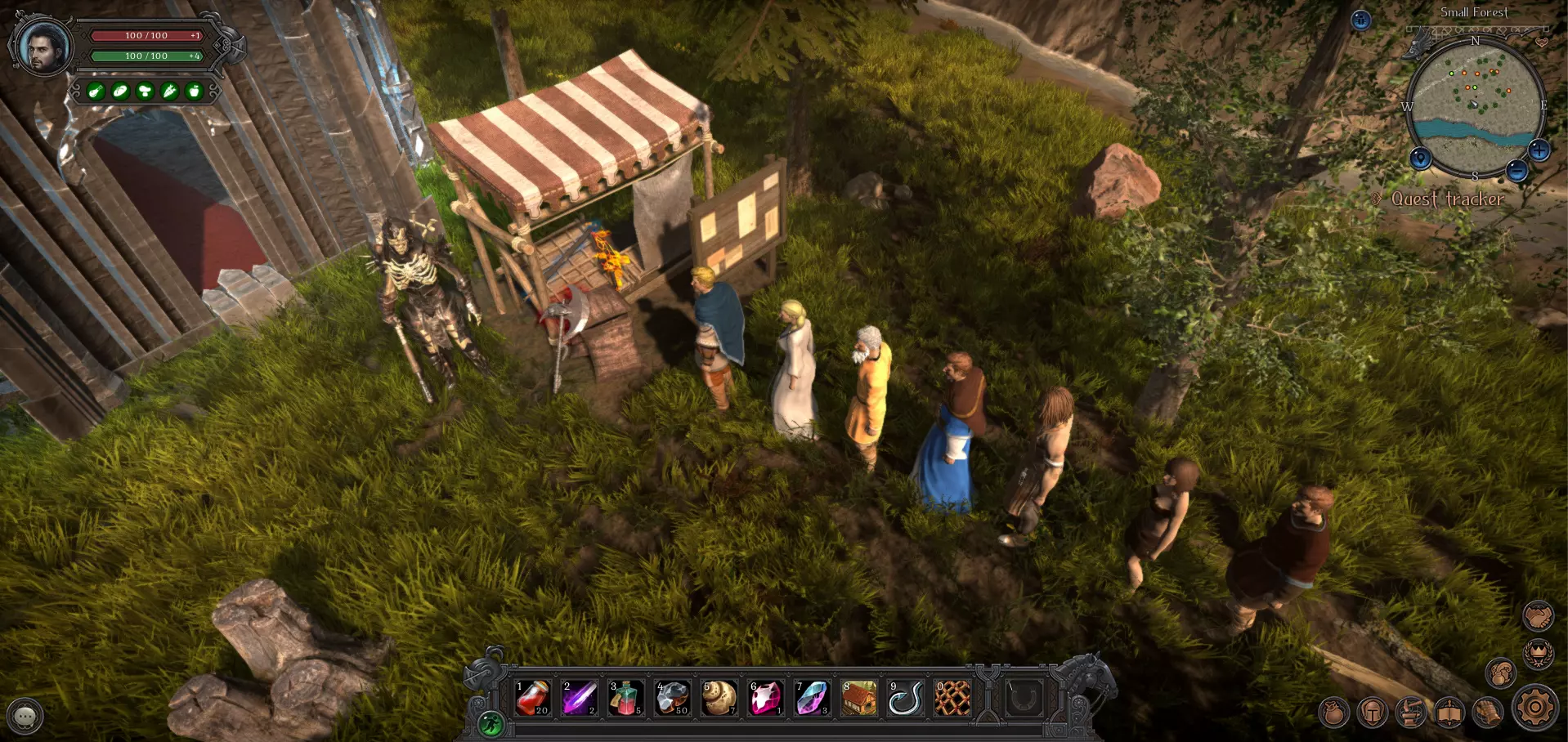
Task: Toggle the green running-man sprint button
Action: 491,724
